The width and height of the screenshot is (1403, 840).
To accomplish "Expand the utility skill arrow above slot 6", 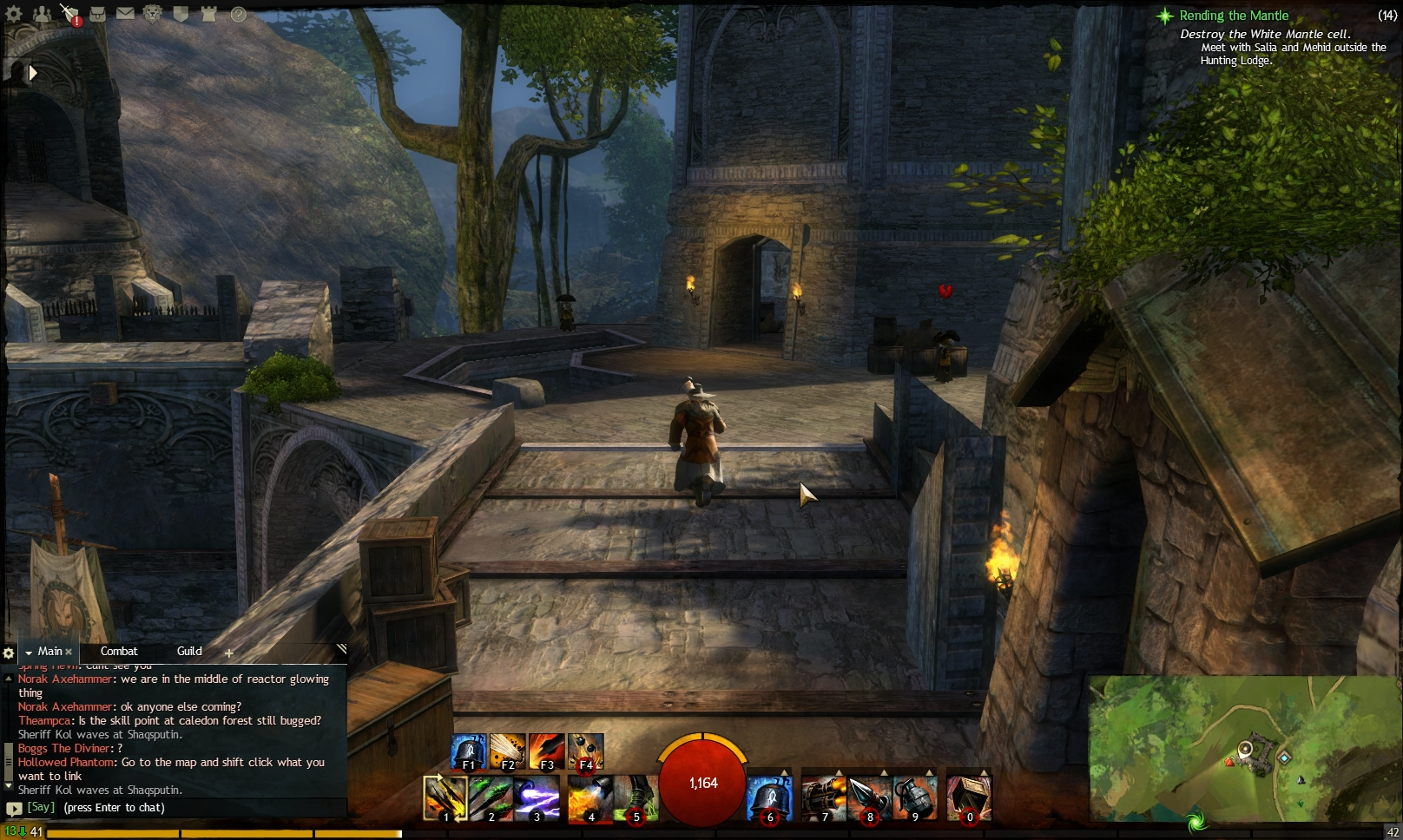I will pyautogui.click(x=784, y=773).
